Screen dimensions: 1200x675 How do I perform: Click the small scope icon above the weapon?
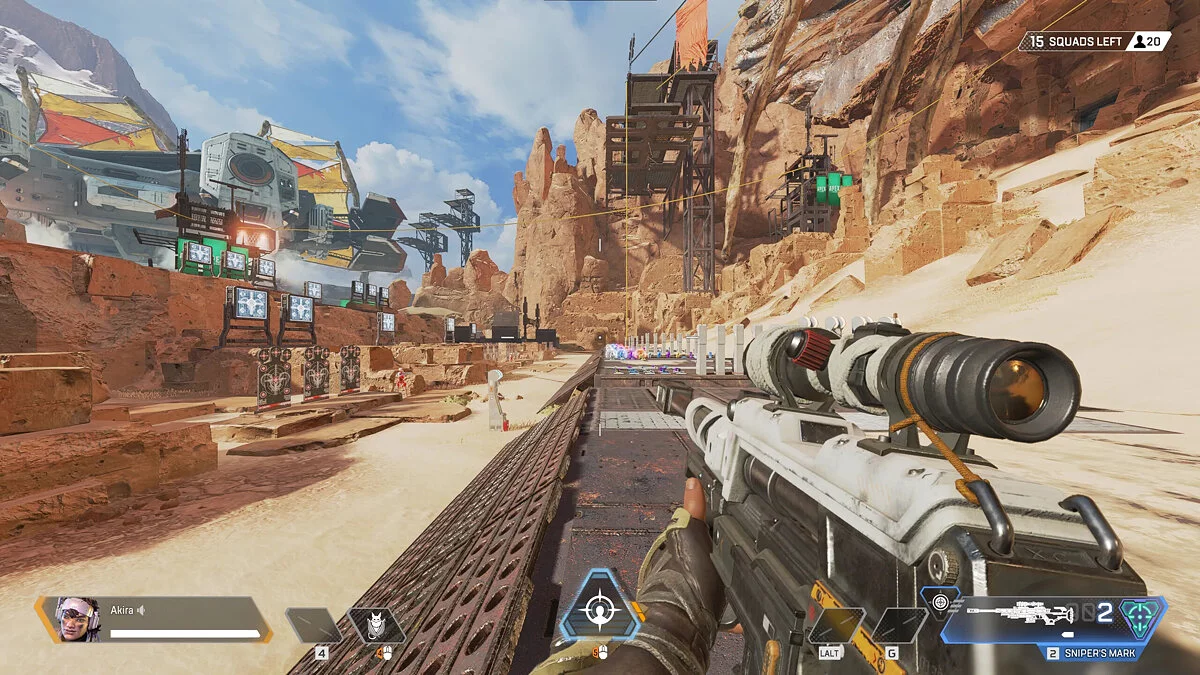941,601
